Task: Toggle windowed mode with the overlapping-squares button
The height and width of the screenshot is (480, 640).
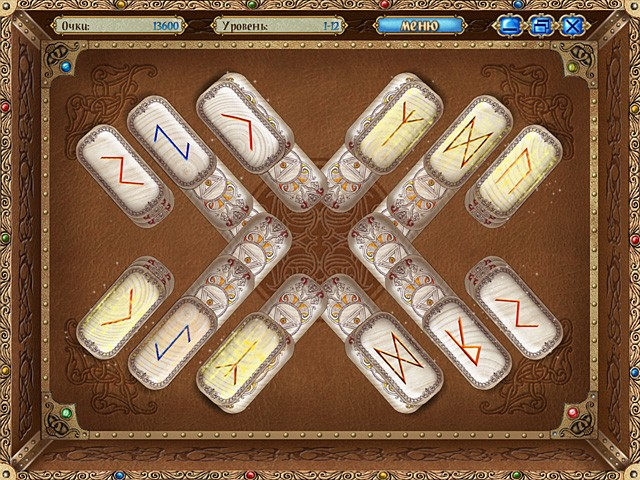Action: [542, 25]
